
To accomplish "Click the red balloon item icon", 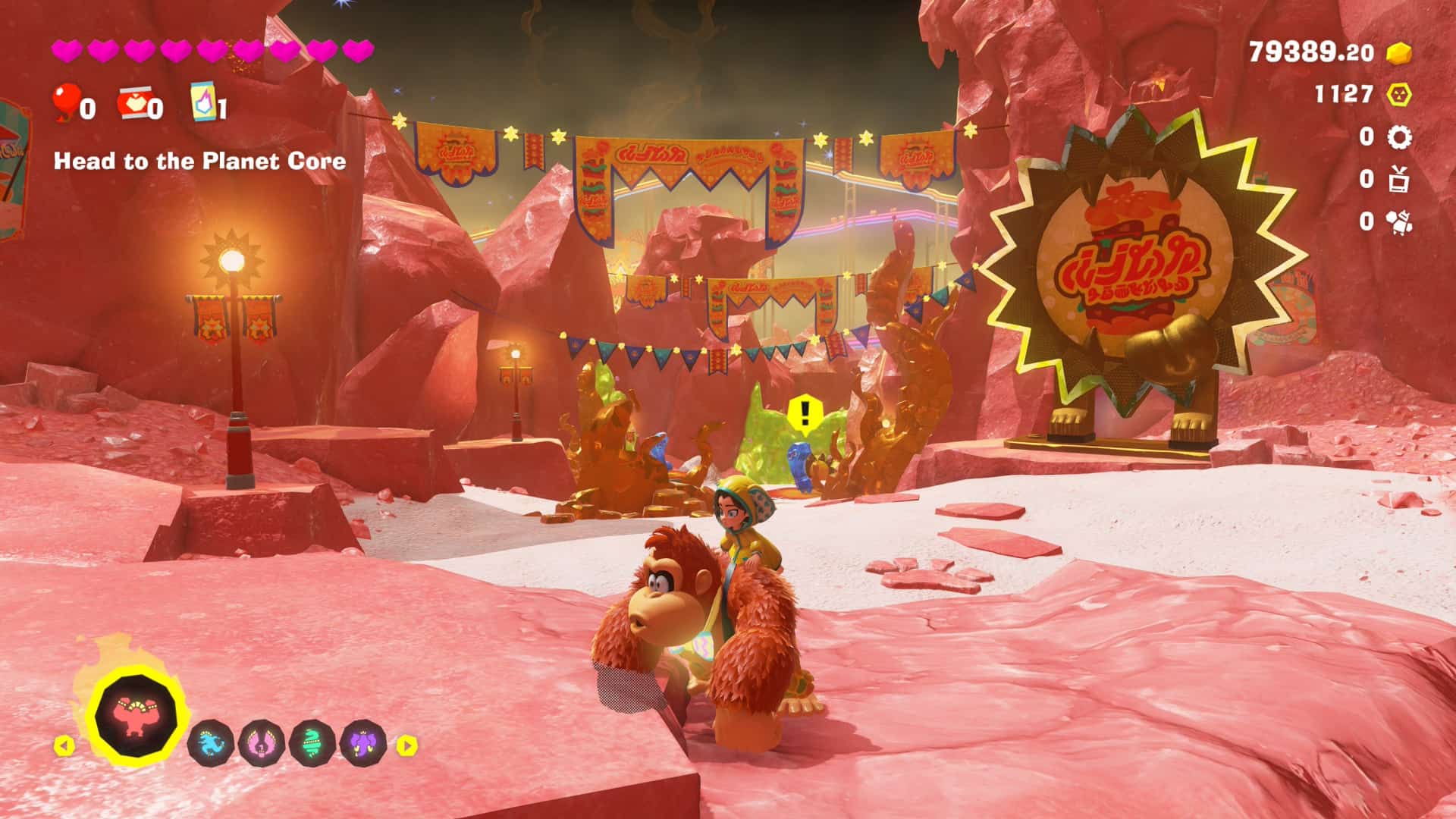I will click(x=66, y=102).
